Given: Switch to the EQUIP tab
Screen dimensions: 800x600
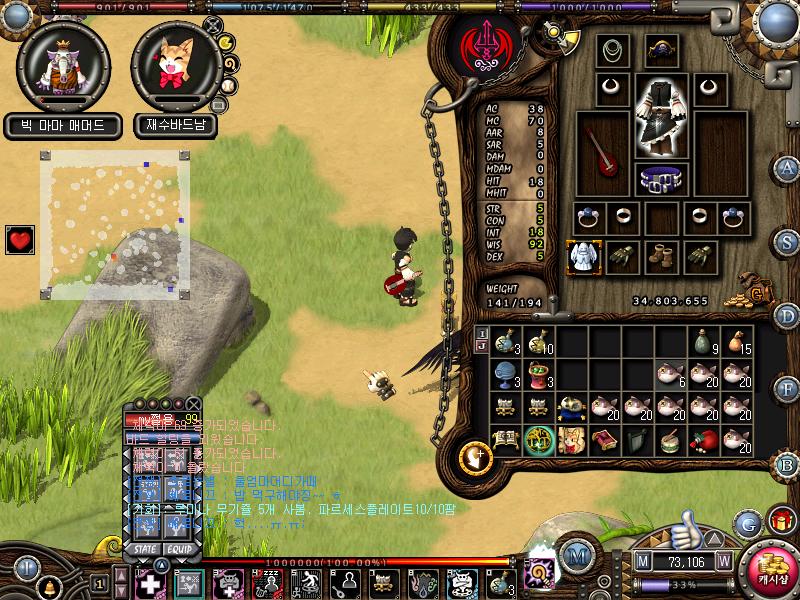Looking at the screenshot, I should 180,549.
